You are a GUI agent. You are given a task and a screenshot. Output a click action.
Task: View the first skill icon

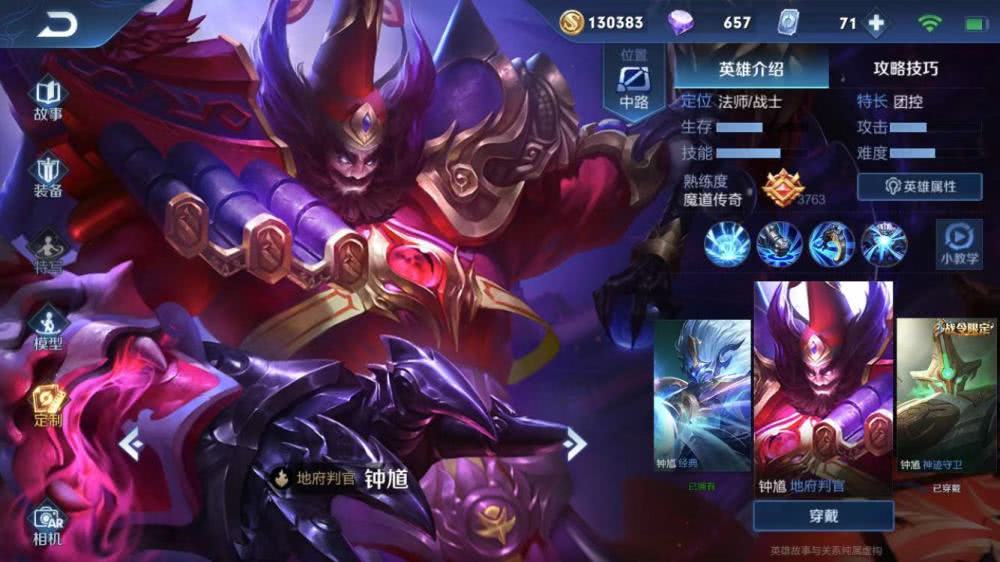pos(727,244)
